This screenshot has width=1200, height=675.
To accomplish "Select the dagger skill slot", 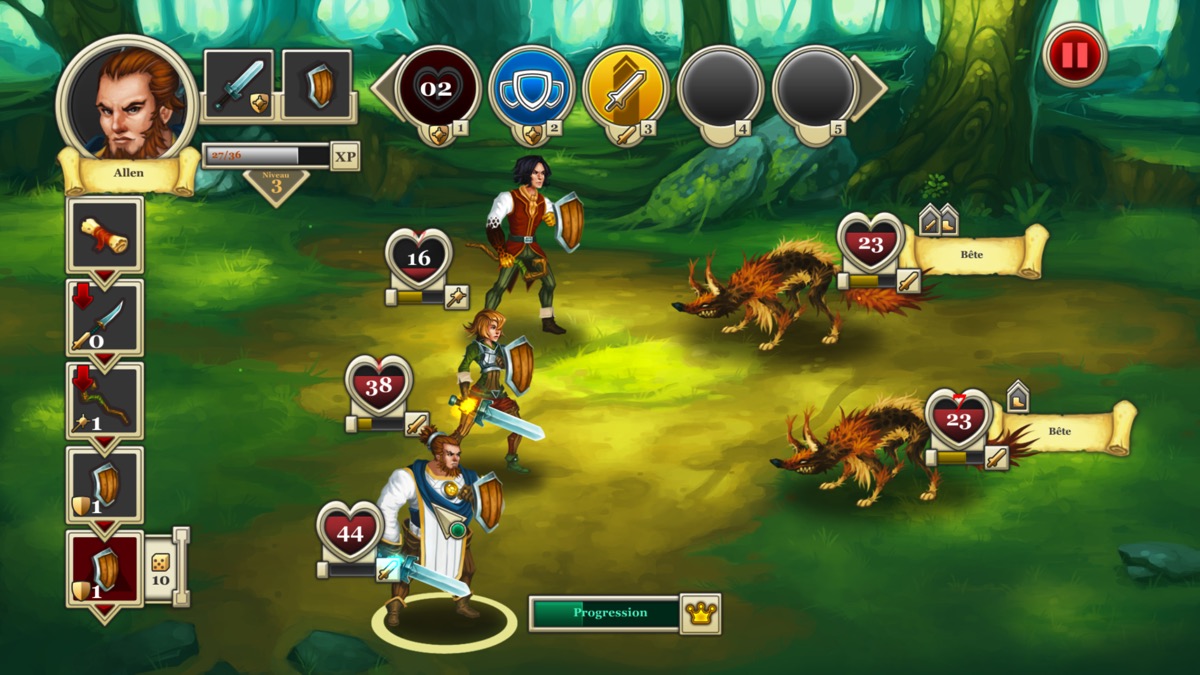I will click(104, 317).
